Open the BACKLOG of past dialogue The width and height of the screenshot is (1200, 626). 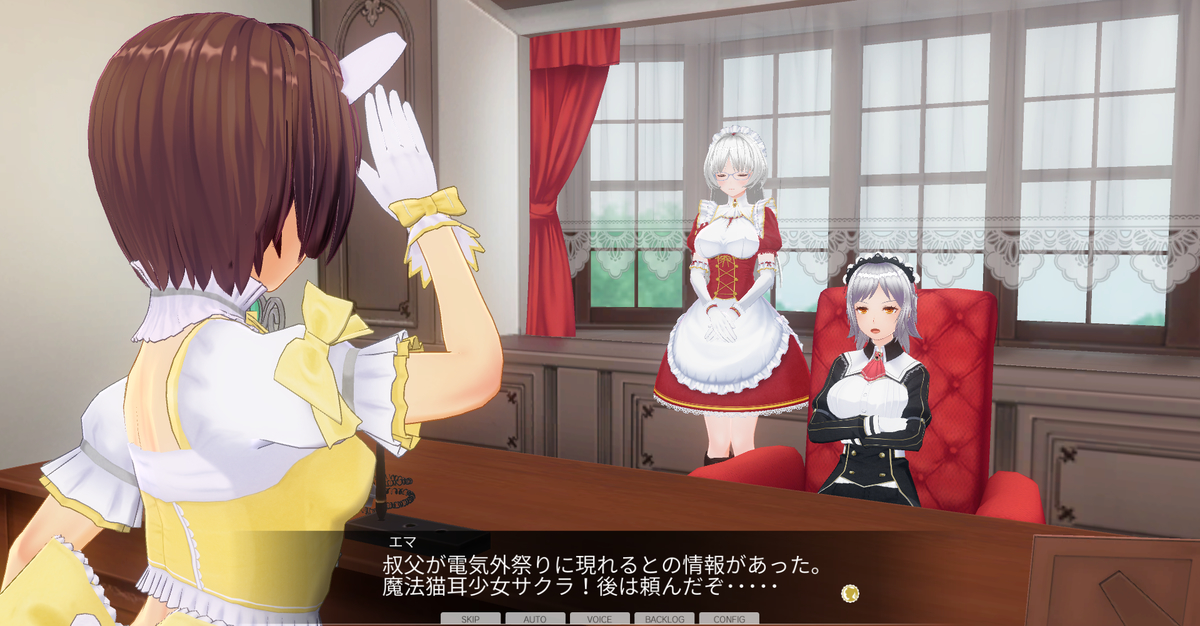tap(664, 619)
